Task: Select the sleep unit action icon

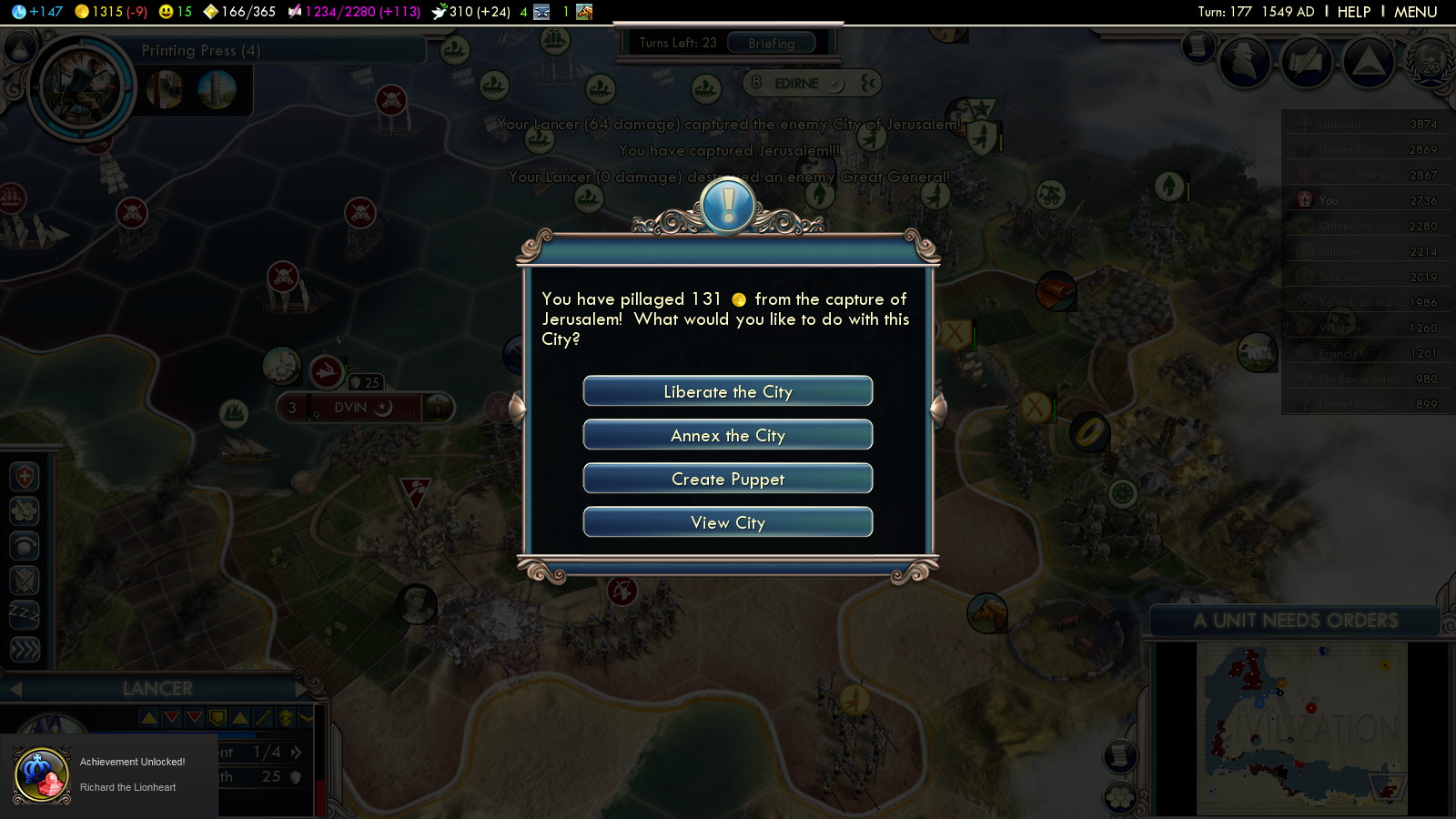Action: 25,614
